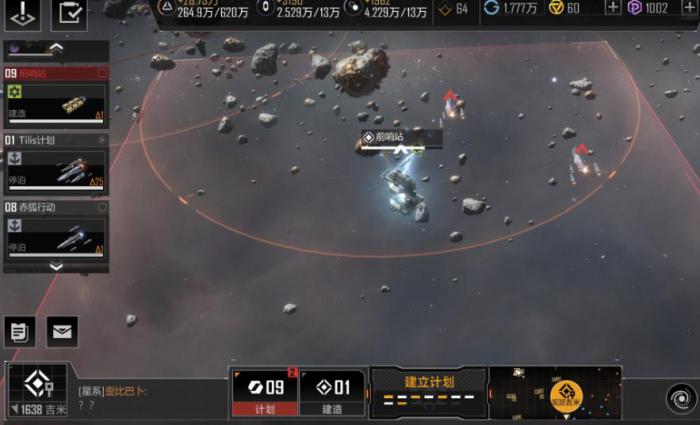Open the star system chat box
700x425 pixels.
coord(150,396)
